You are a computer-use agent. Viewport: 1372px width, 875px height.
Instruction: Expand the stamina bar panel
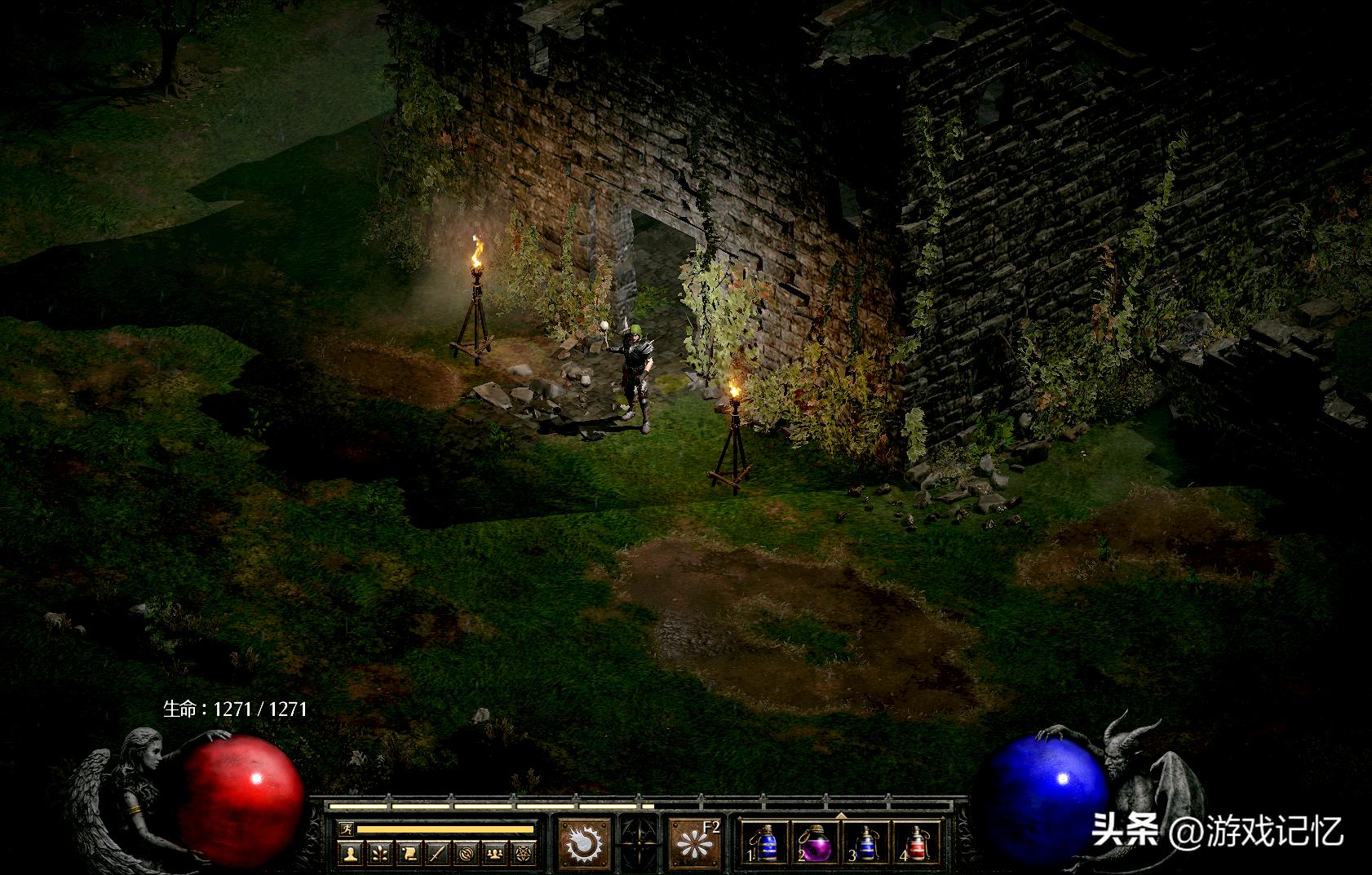coord(445,829)
